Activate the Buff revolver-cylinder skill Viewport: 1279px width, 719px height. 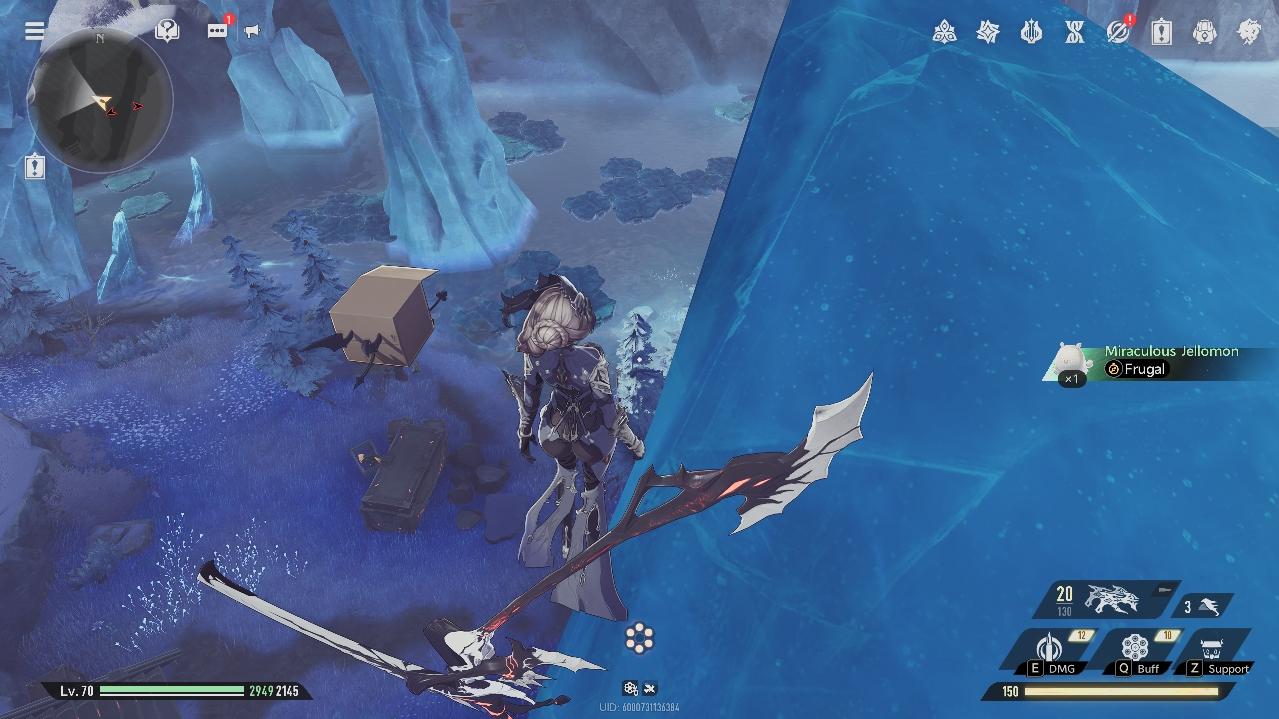click(1134, 651)
